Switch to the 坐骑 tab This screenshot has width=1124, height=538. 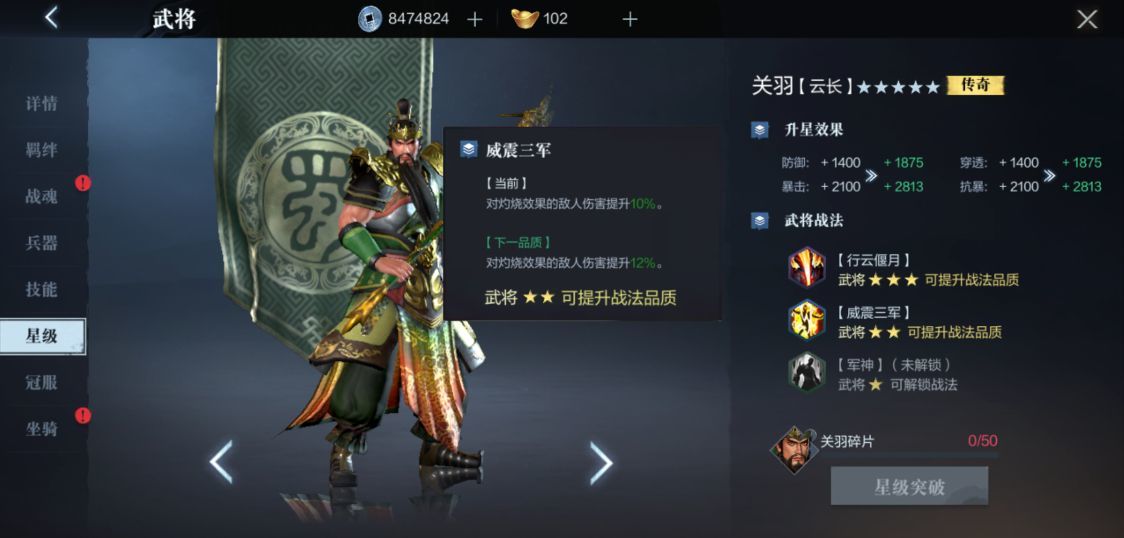click(42, 429)
